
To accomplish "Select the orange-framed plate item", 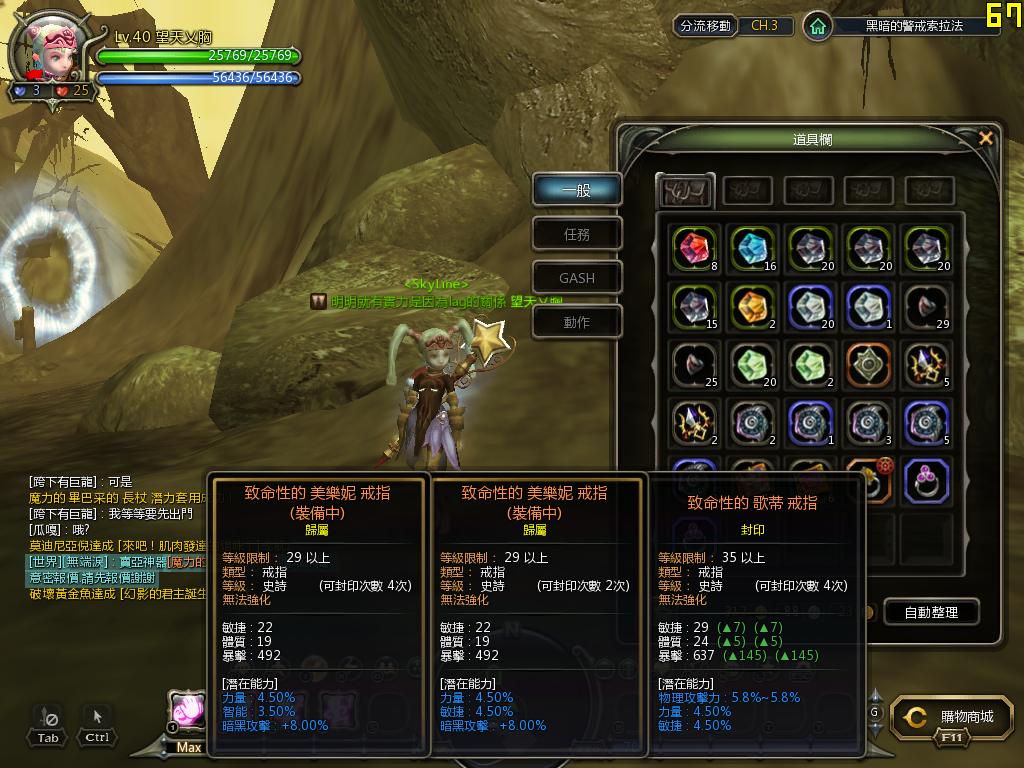I will [868, 364].
